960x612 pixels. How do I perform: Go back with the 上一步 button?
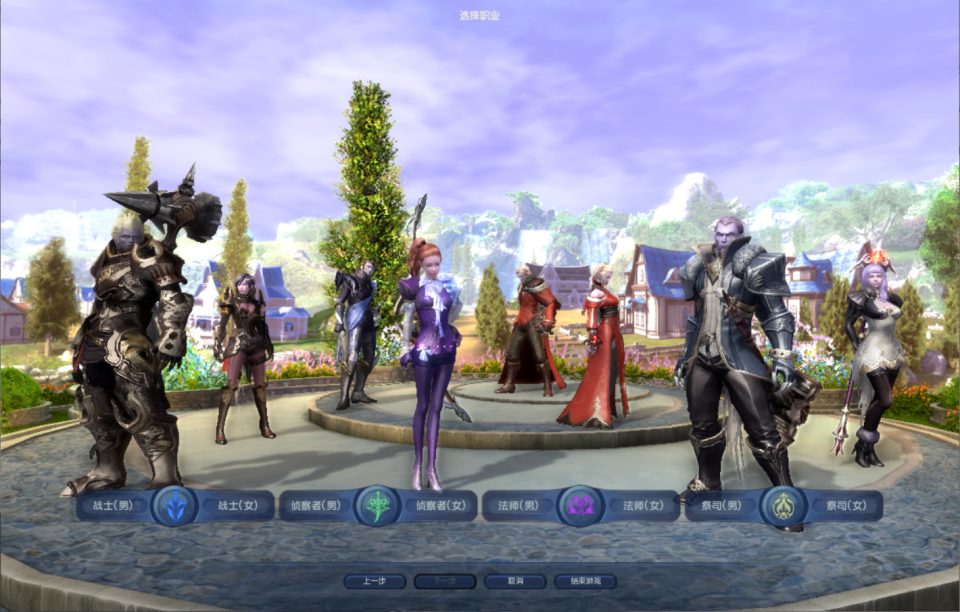click(x=375, y=581)
